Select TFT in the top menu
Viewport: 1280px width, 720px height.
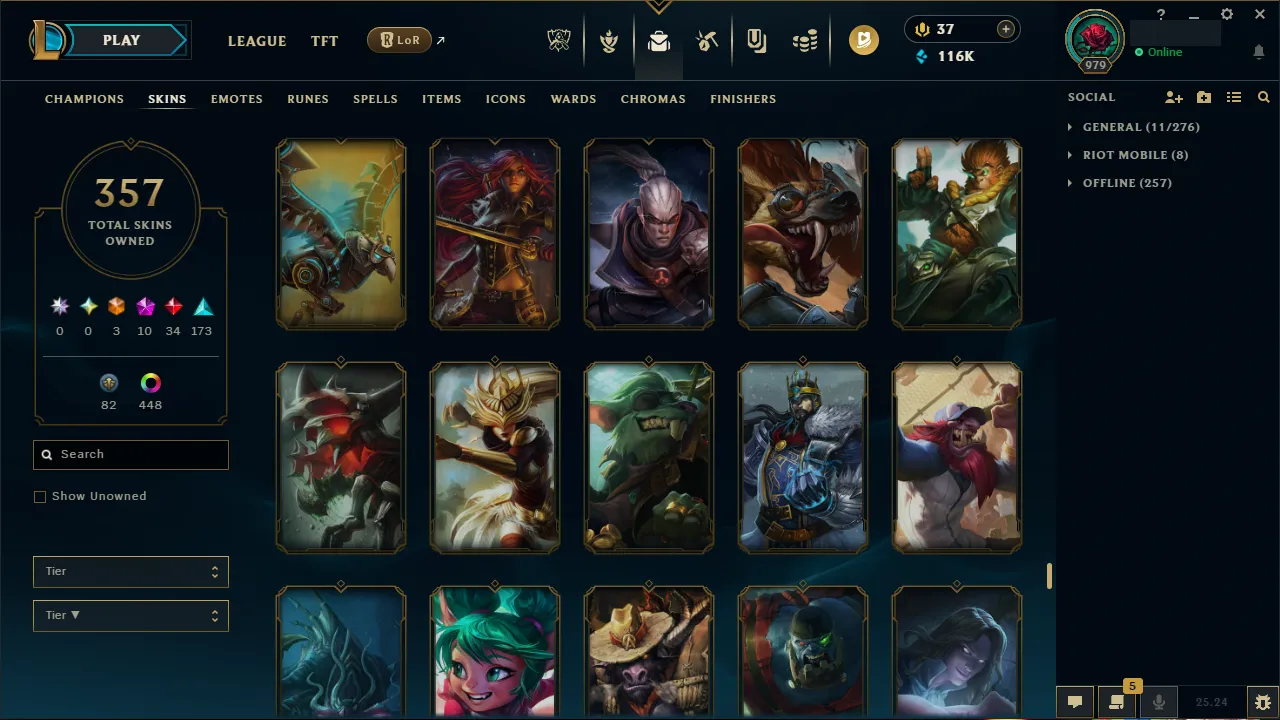click(x=324, y=41)
